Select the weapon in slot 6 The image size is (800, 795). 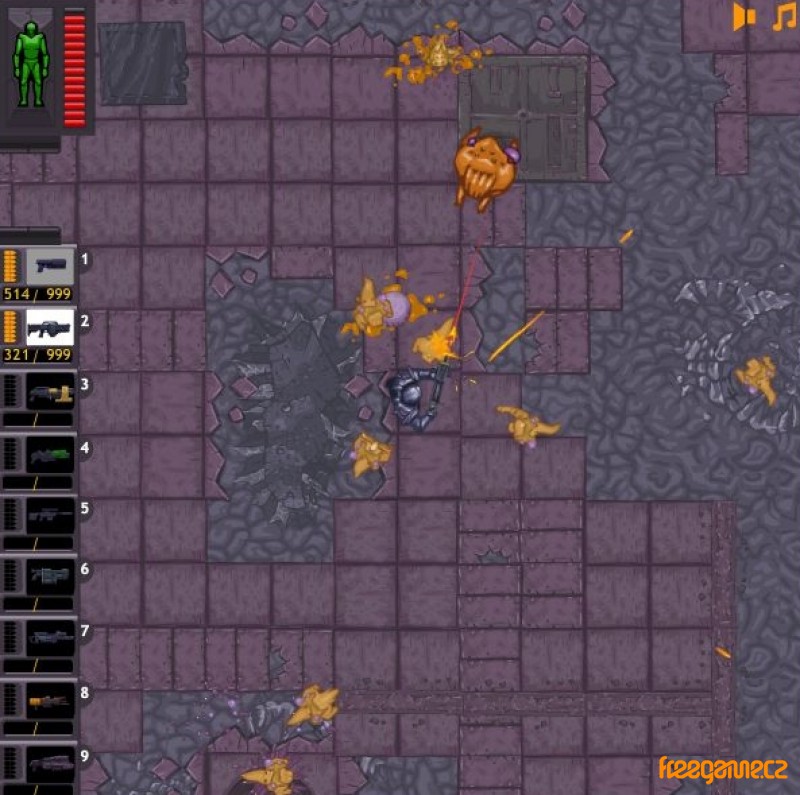[50, 576]
